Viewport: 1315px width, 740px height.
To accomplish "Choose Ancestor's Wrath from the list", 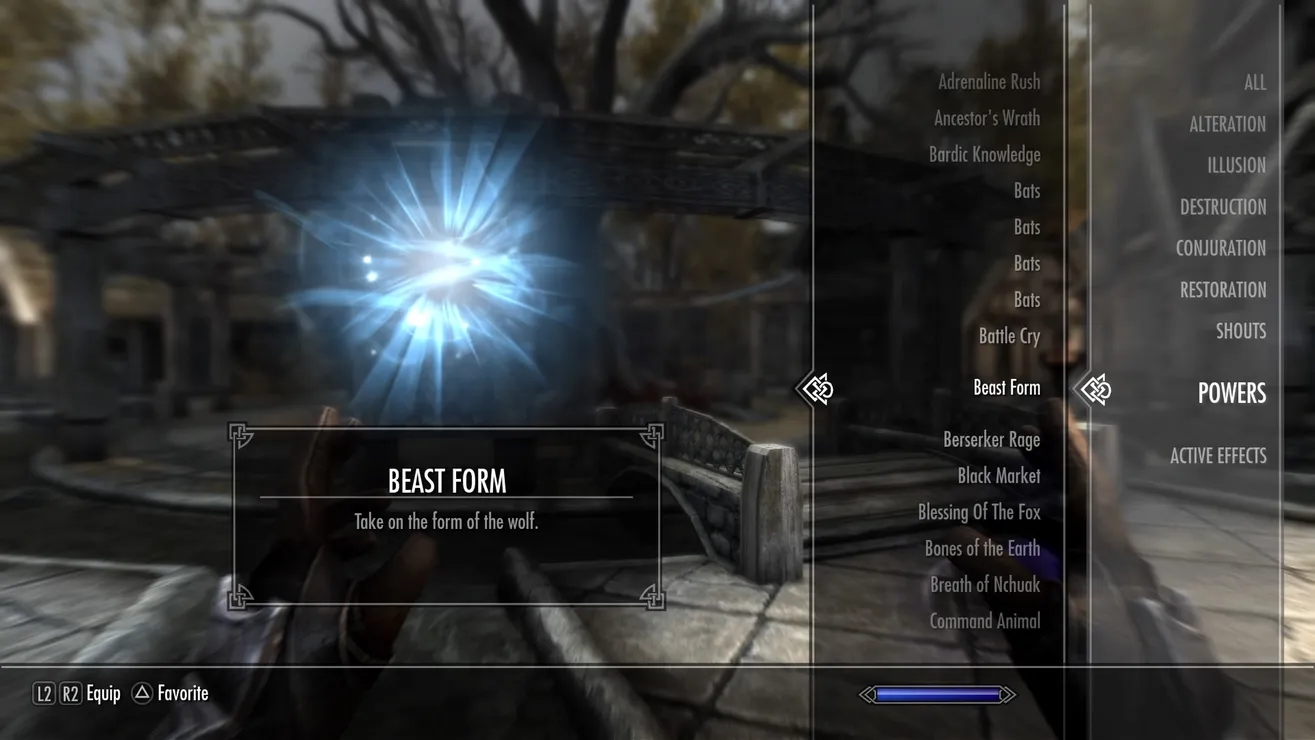I will click(x=986, y=118).
